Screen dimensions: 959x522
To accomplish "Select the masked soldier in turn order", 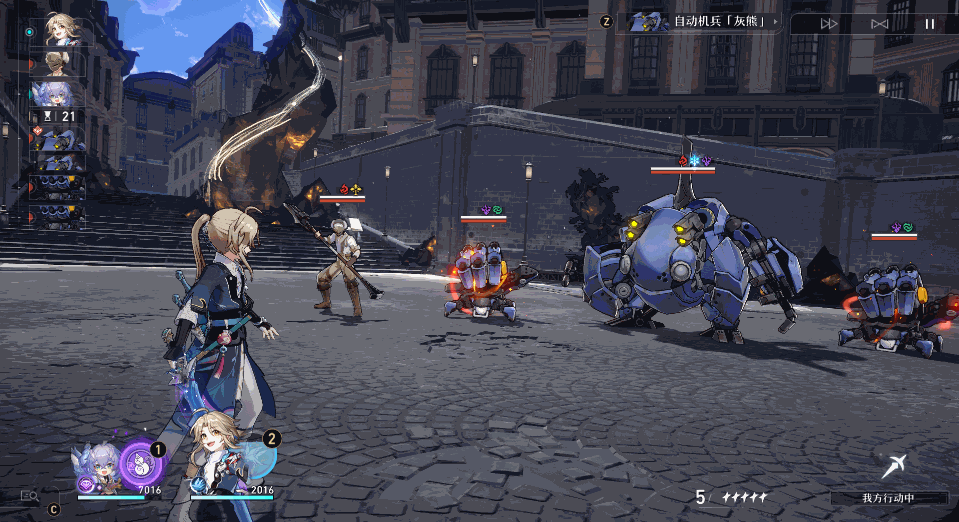I will (x=58, y=64).
